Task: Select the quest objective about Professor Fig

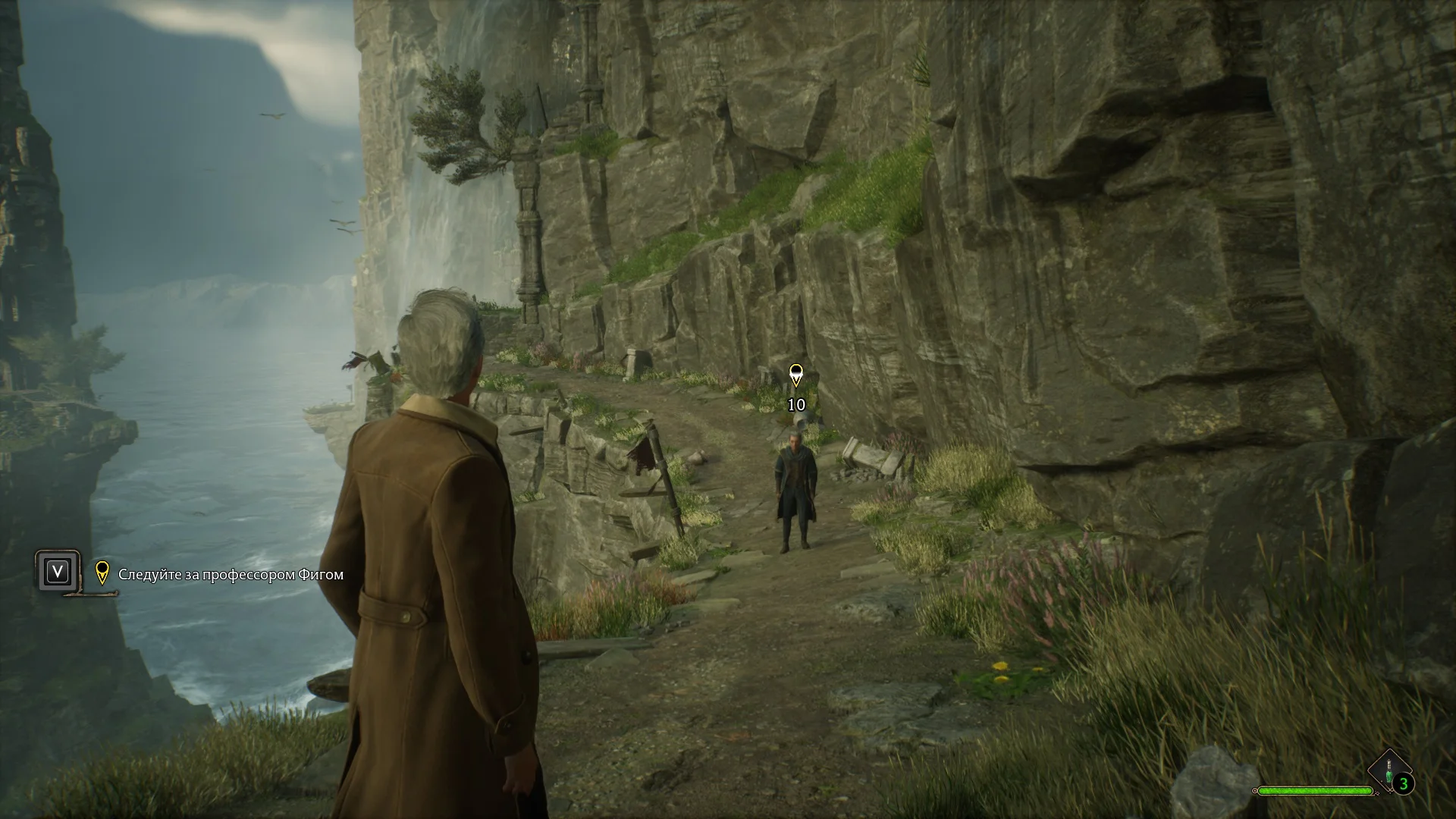Action: point(231,575)
